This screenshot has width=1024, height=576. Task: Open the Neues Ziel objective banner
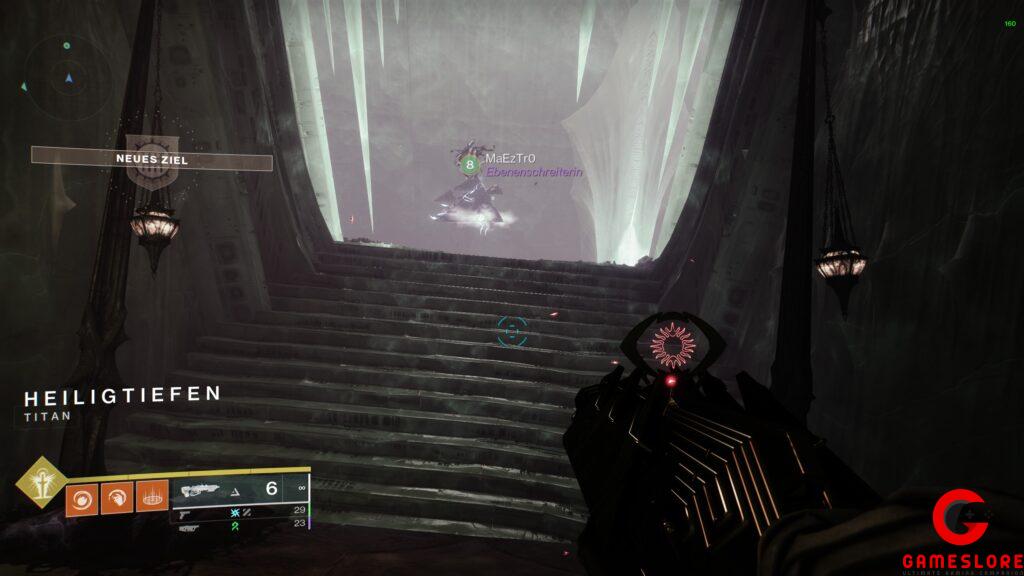(151, 159)
